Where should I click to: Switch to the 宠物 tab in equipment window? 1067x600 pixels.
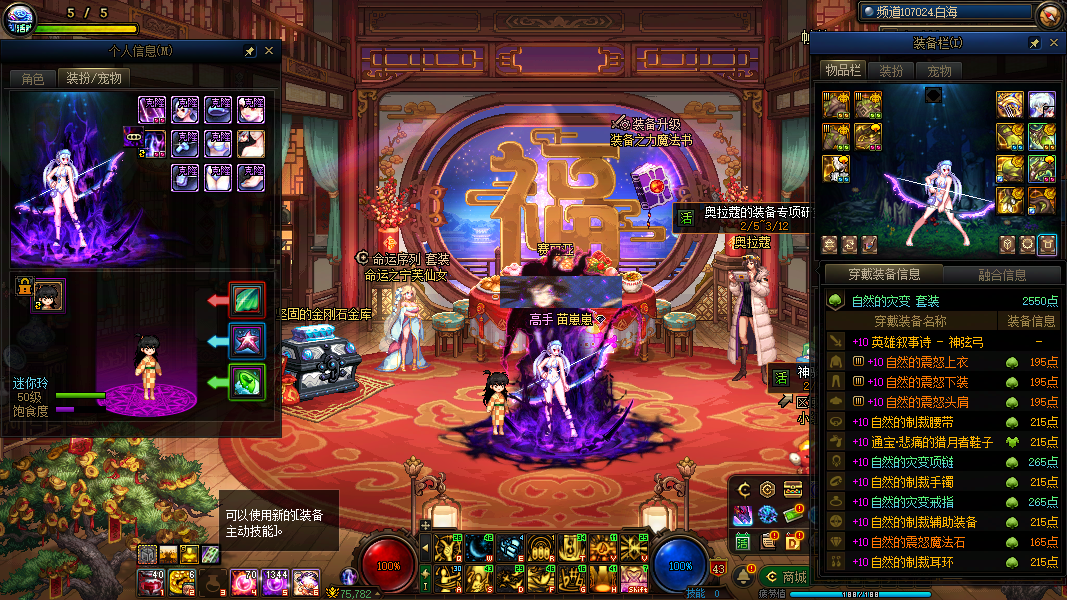[939, 71]
